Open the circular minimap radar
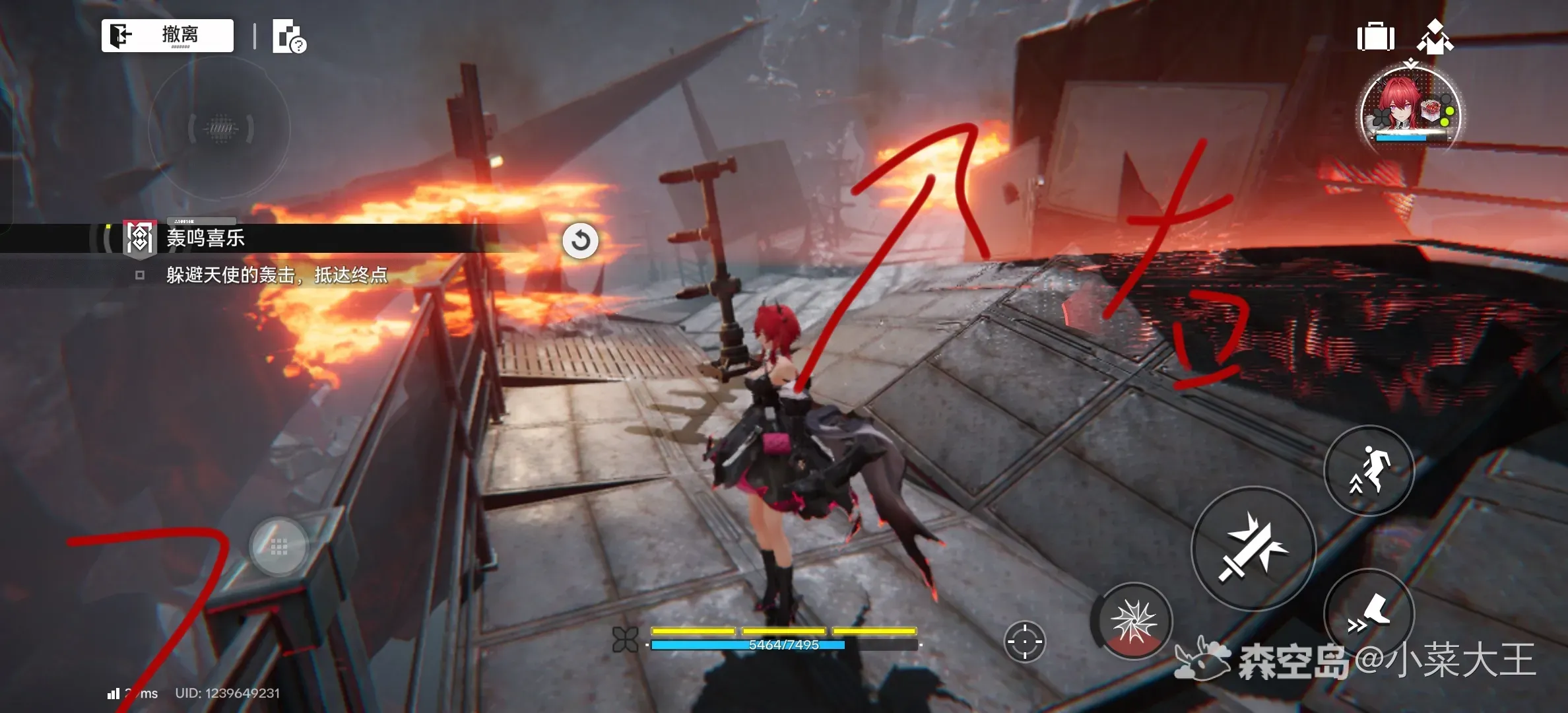Screen dimensions: 1568x713 pyautogui.click(x=220, y=128)
